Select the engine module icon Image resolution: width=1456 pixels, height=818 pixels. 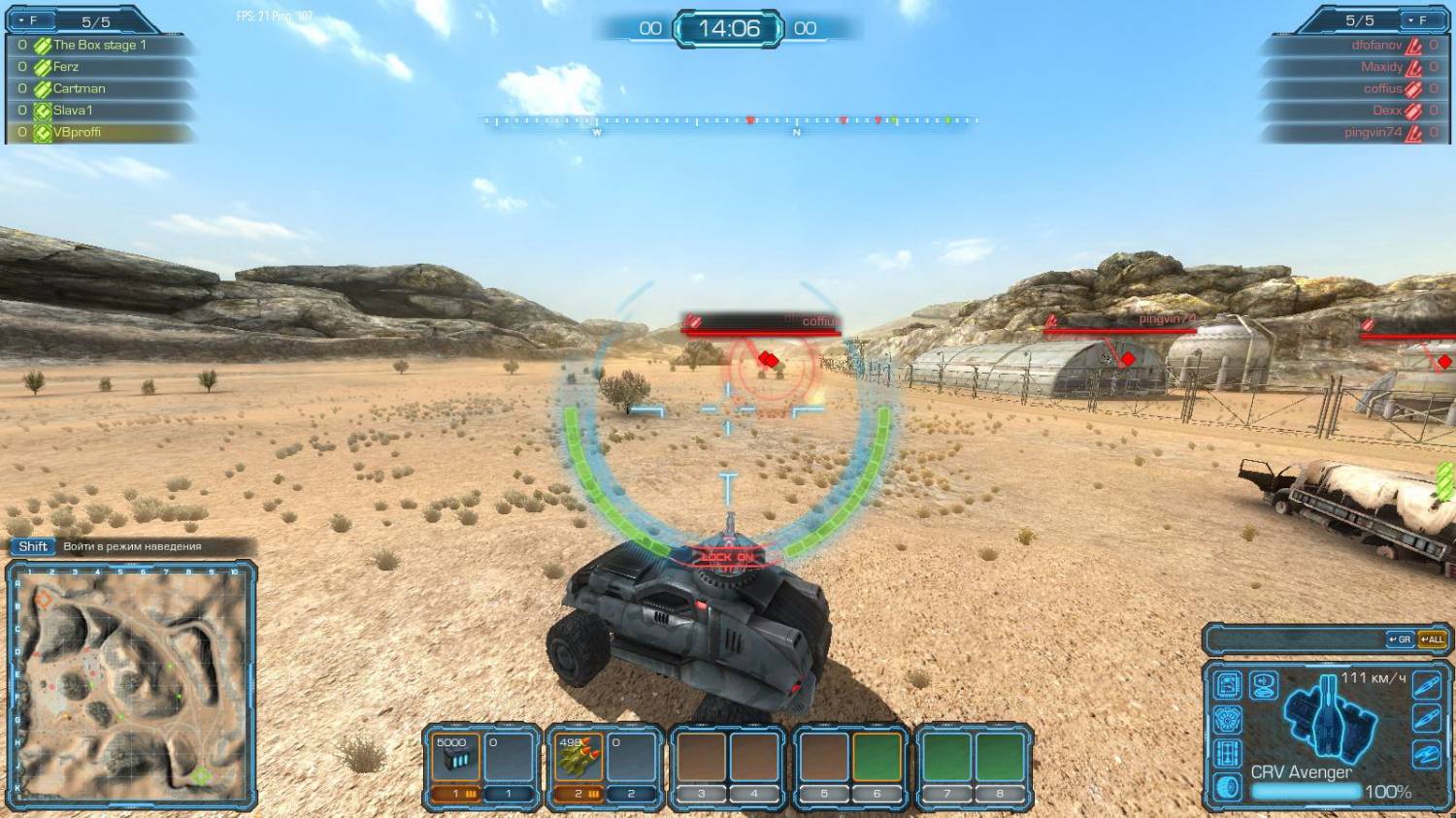tap(1228, 720)
